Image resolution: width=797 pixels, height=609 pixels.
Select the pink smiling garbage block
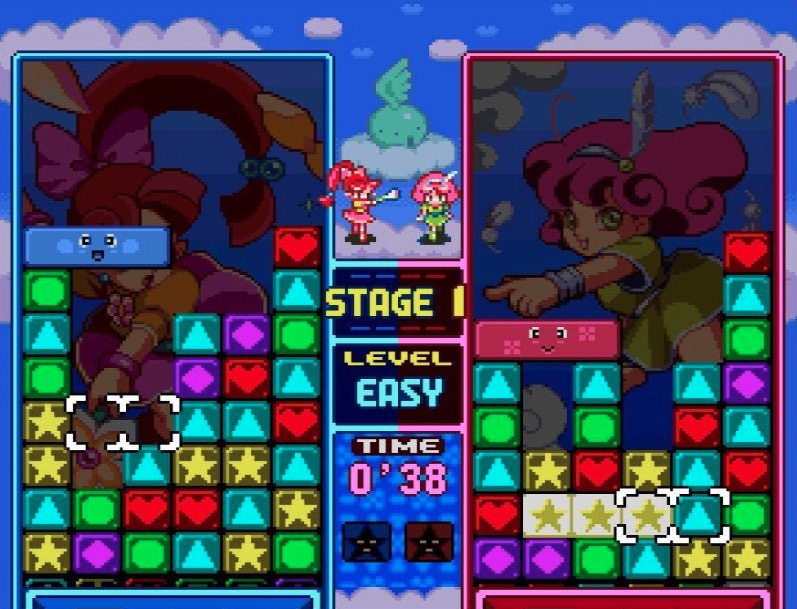(x=547, y=339)
